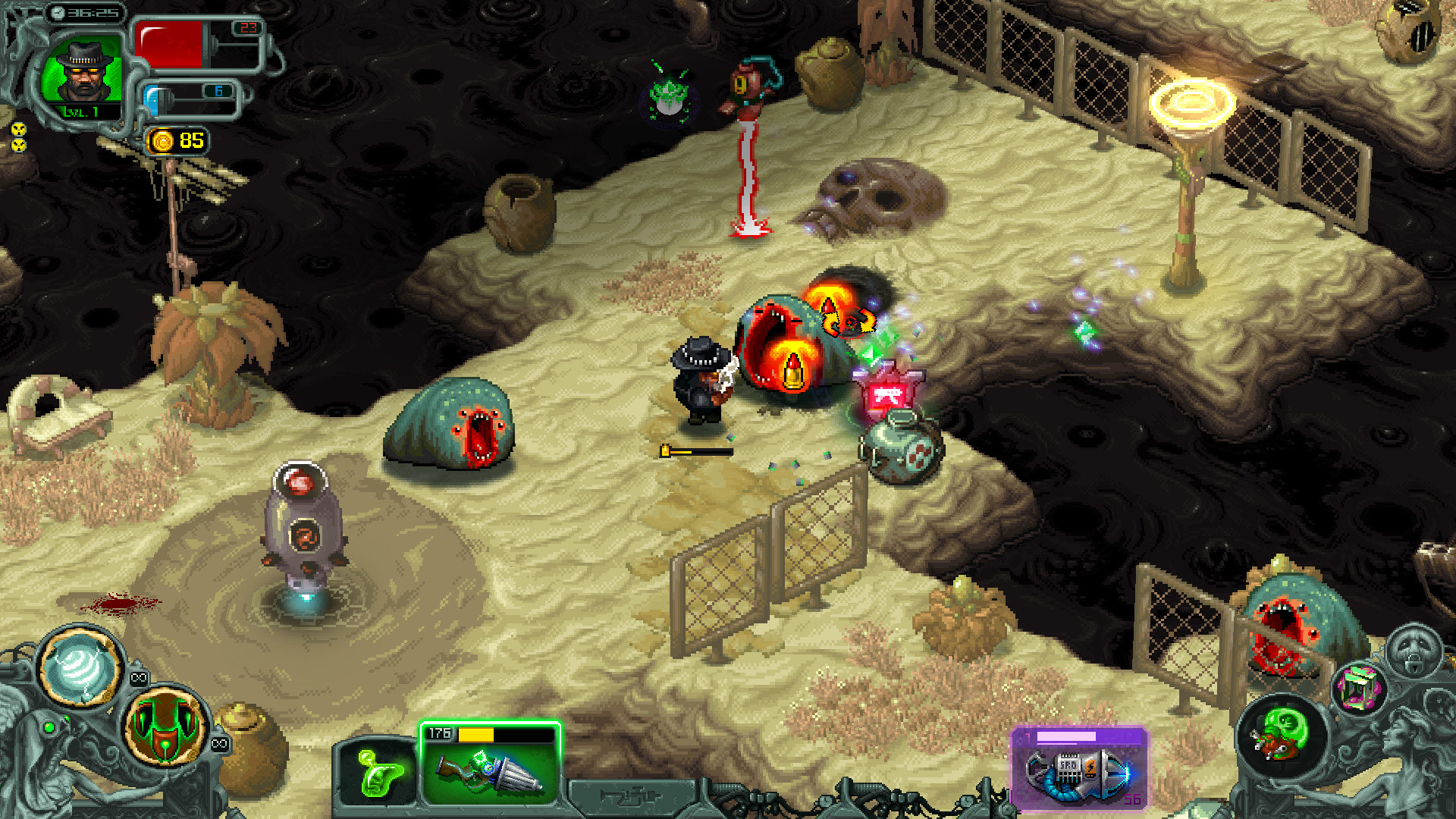Click the yellow coin counter showing 85

[176, 140]
